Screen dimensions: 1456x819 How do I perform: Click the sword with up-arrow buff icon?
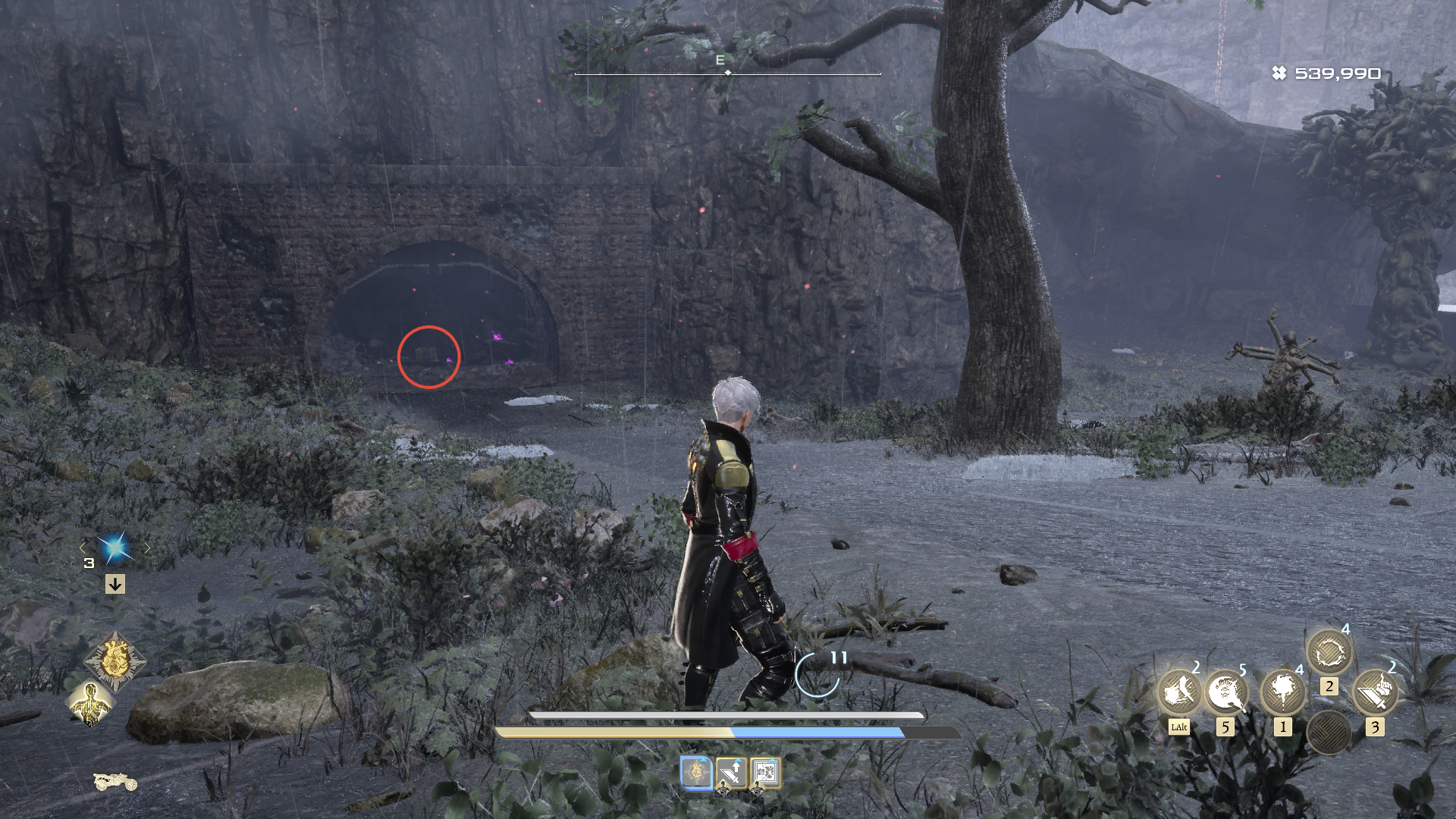(x=731, y=773)
